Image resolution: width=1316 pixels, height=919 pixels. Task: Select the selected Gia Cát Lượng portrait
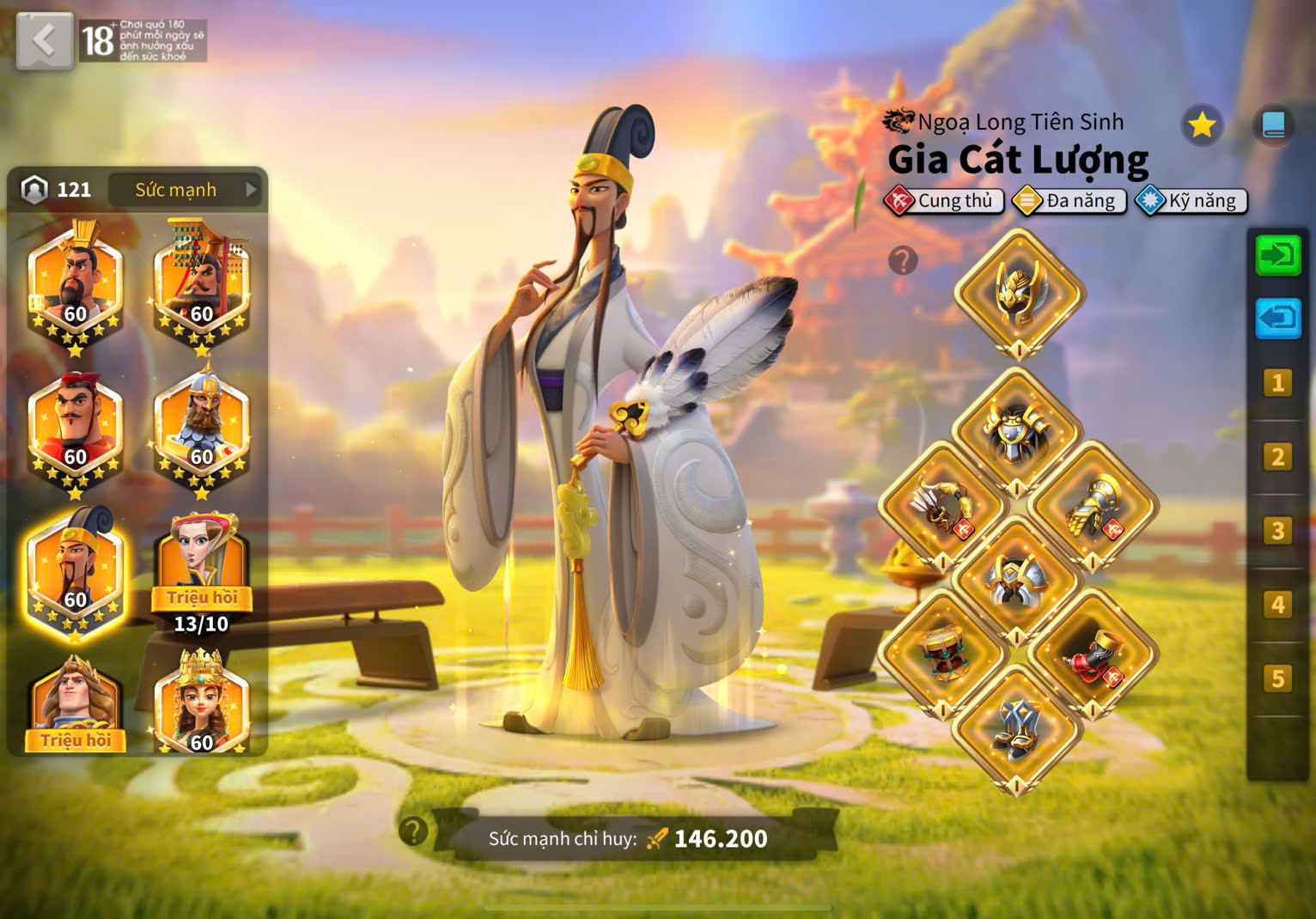76,573
